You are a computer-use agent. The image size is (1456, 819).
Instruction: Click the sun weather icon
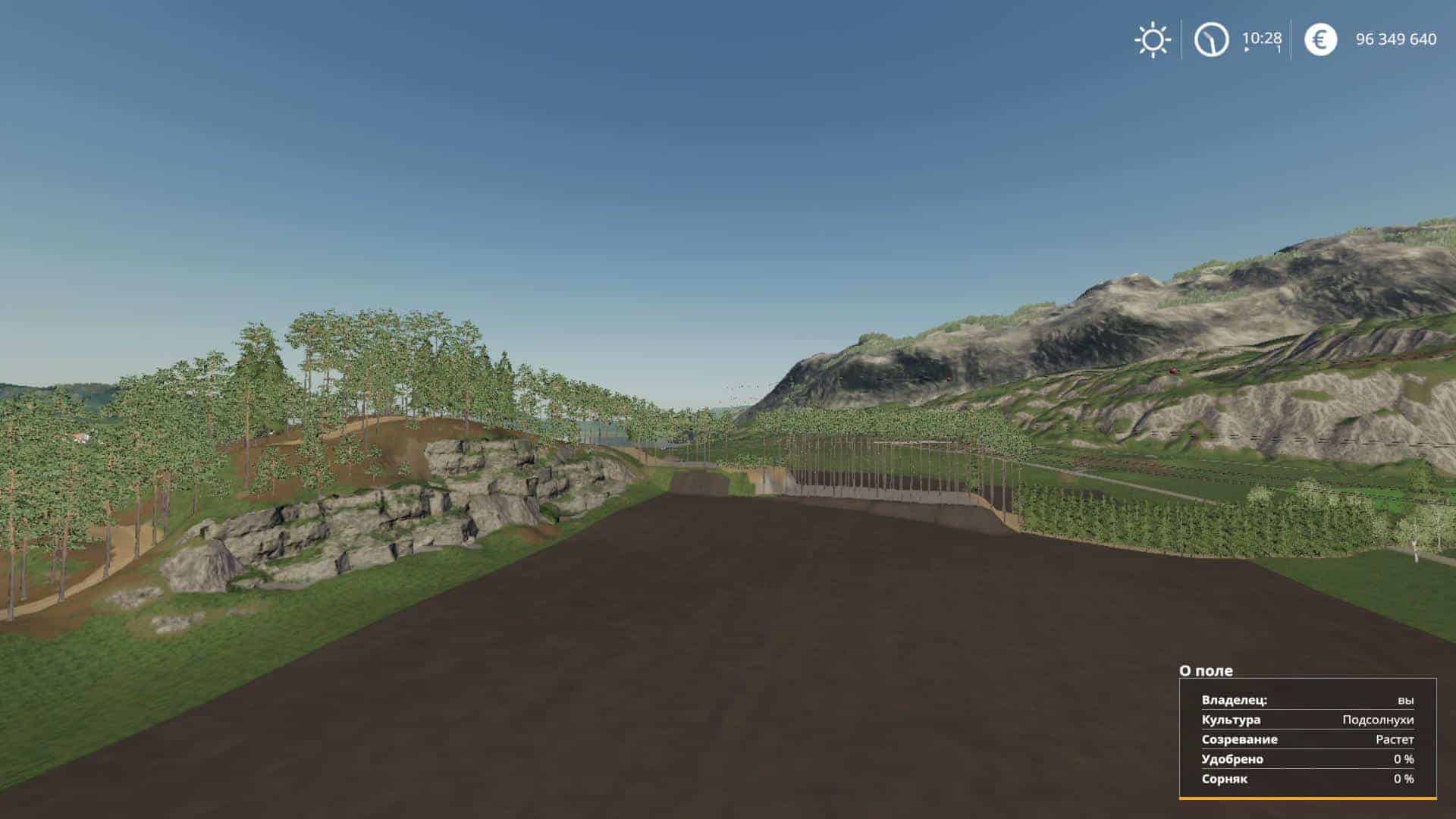point(1151,39)
